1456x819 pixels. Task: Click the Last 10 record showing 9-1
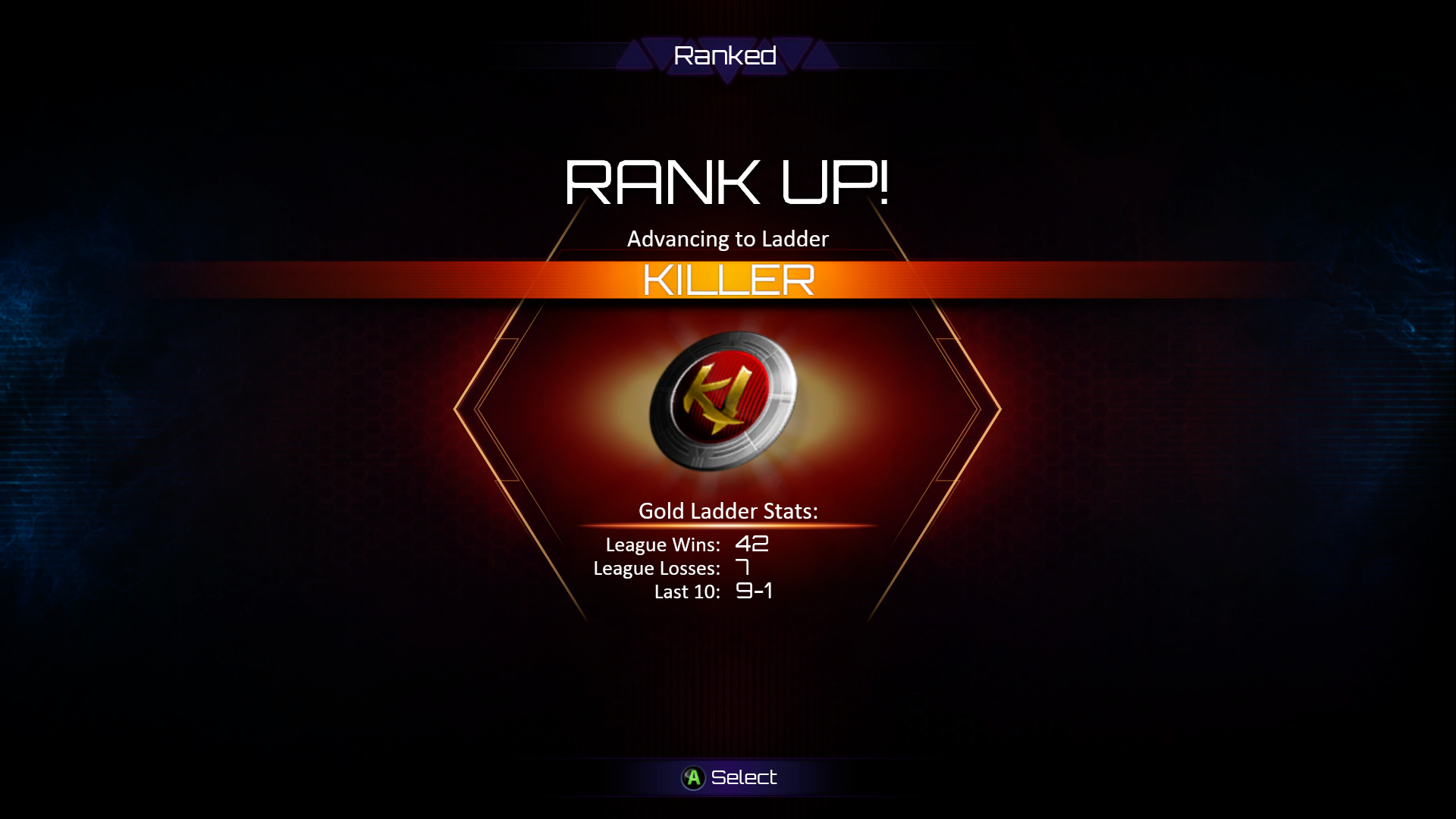pyautogui.click(x=753, y=593)
